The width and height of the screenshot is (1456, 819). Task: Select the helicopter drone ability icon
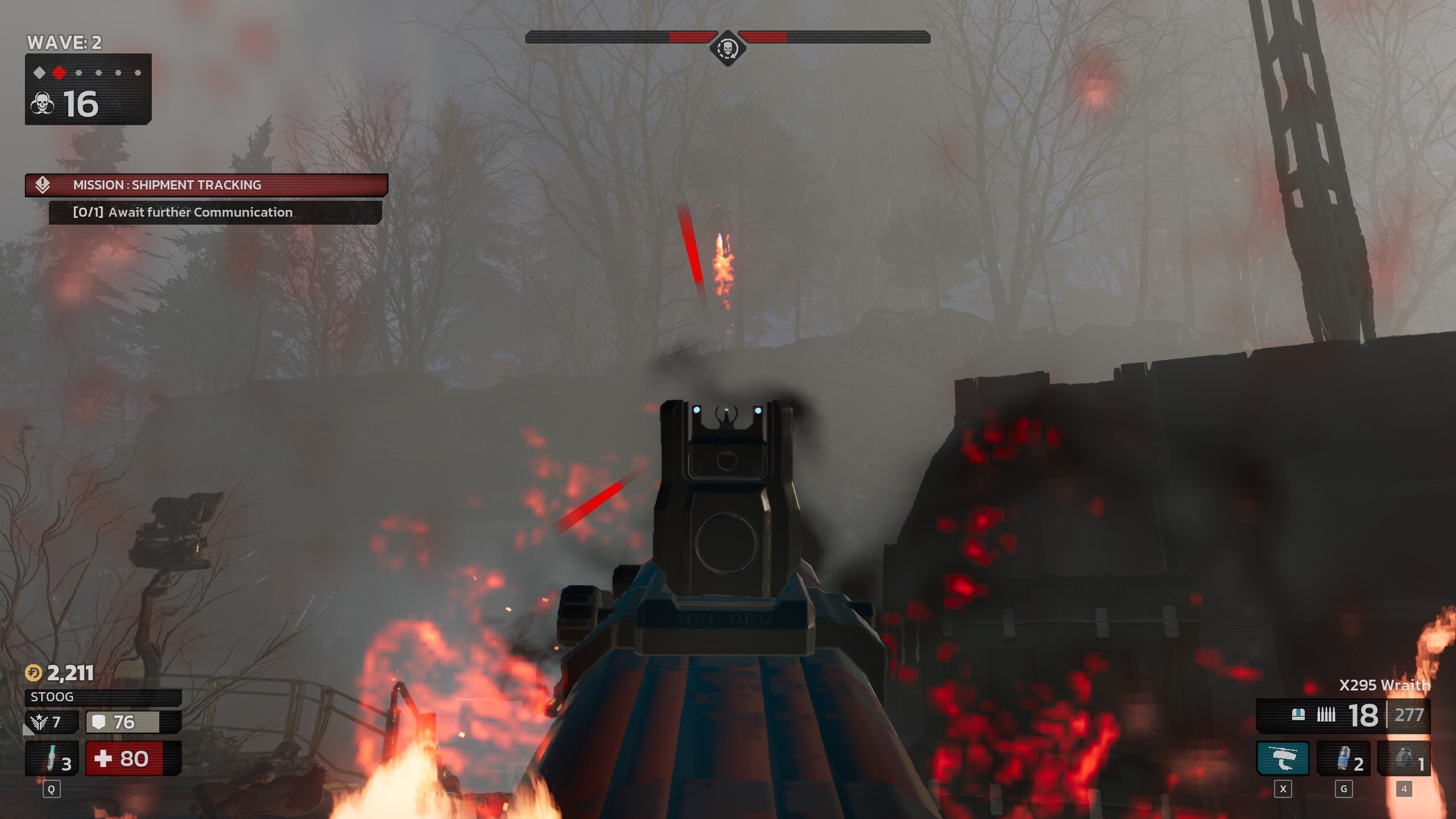(x=1283, y=758)
